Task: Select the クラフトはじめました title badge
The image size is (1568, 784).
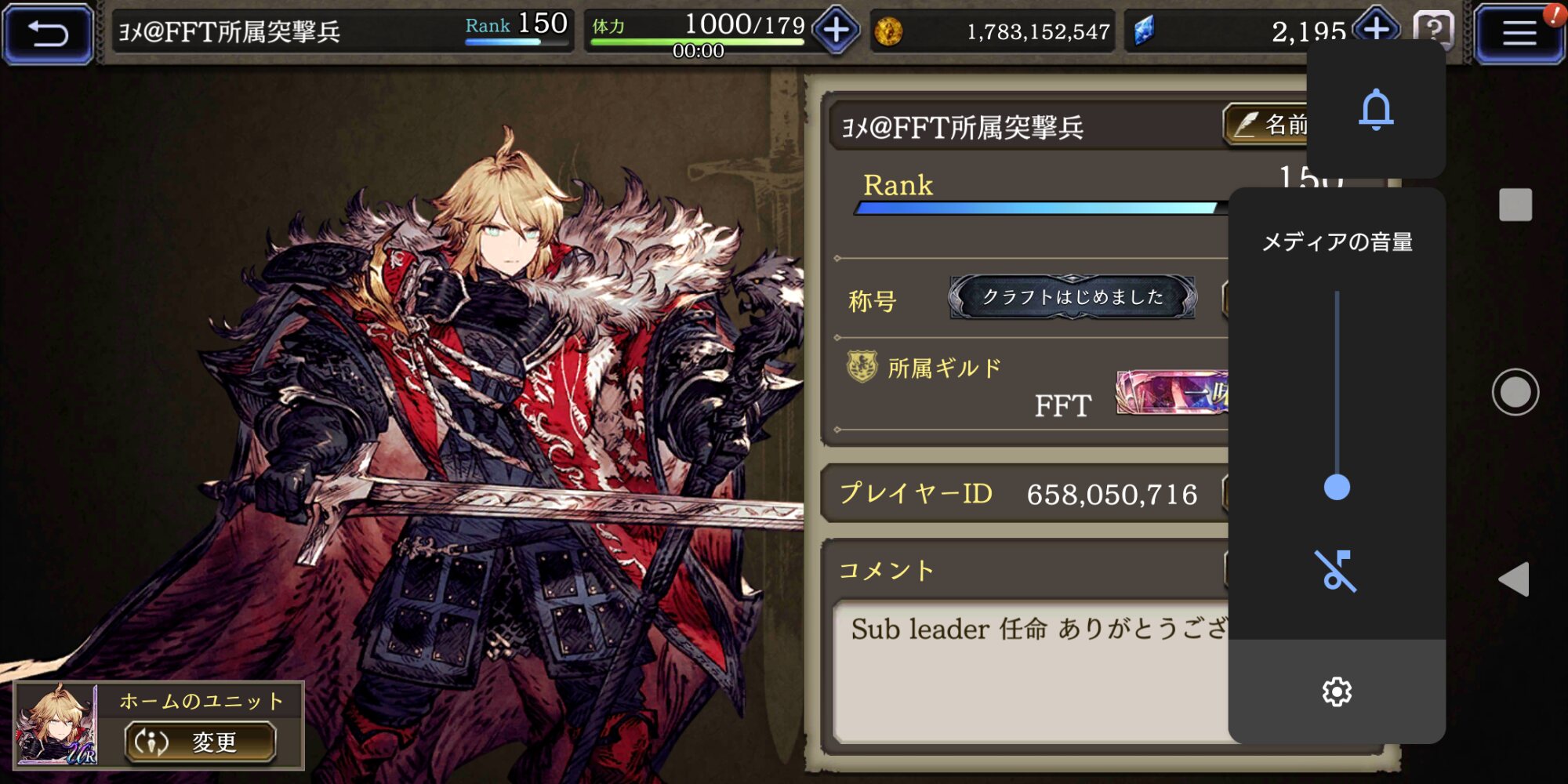Action: pyautogui.click(x=1073, y=297)
